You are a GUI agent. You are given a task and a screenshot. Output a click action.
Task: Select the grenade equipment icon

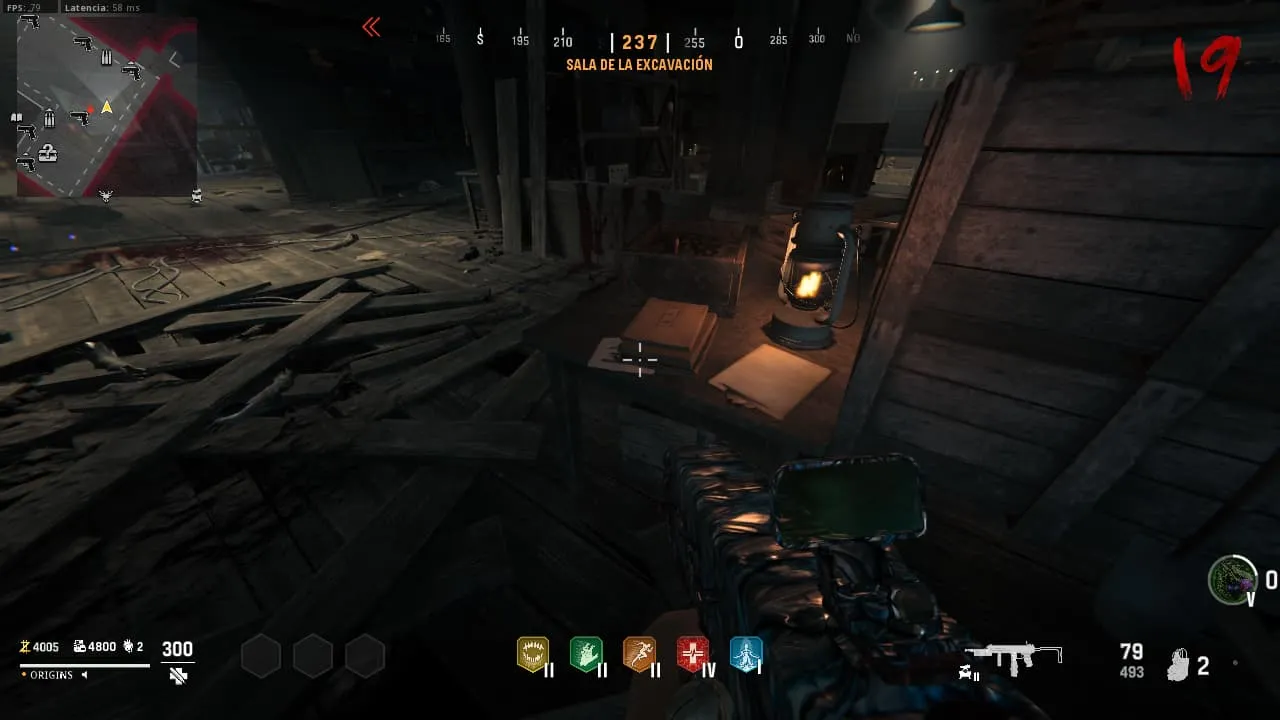tap(1180, 665)
